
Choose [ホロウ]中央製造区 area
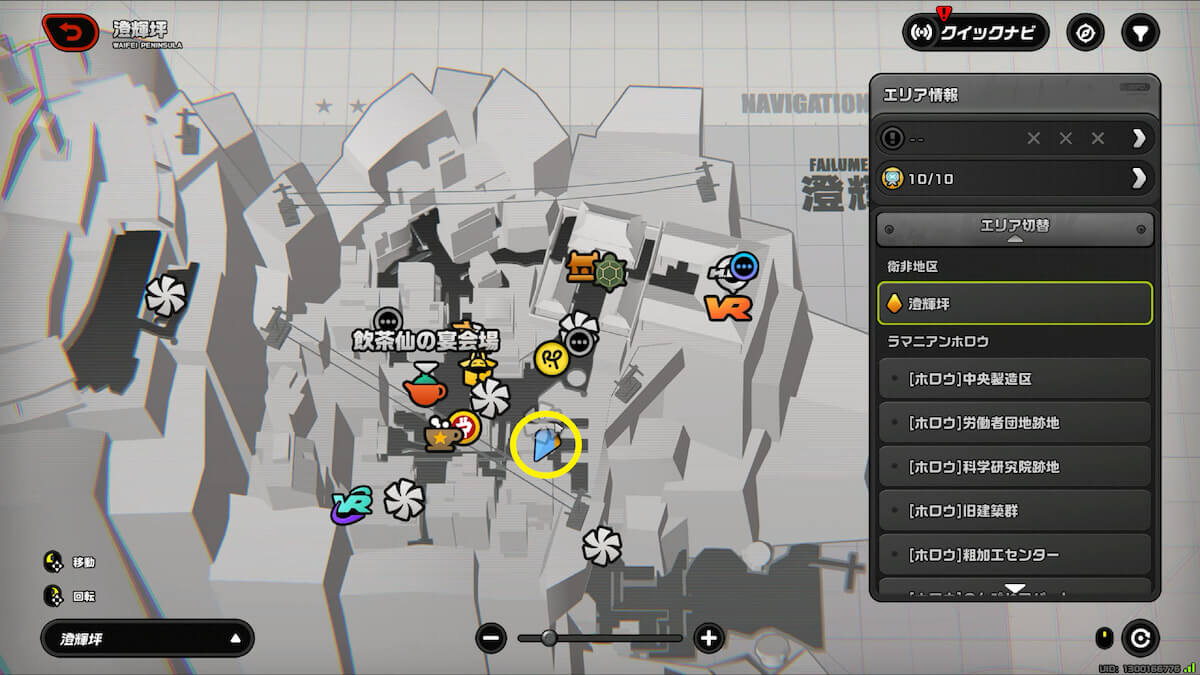click(1014, 379)
